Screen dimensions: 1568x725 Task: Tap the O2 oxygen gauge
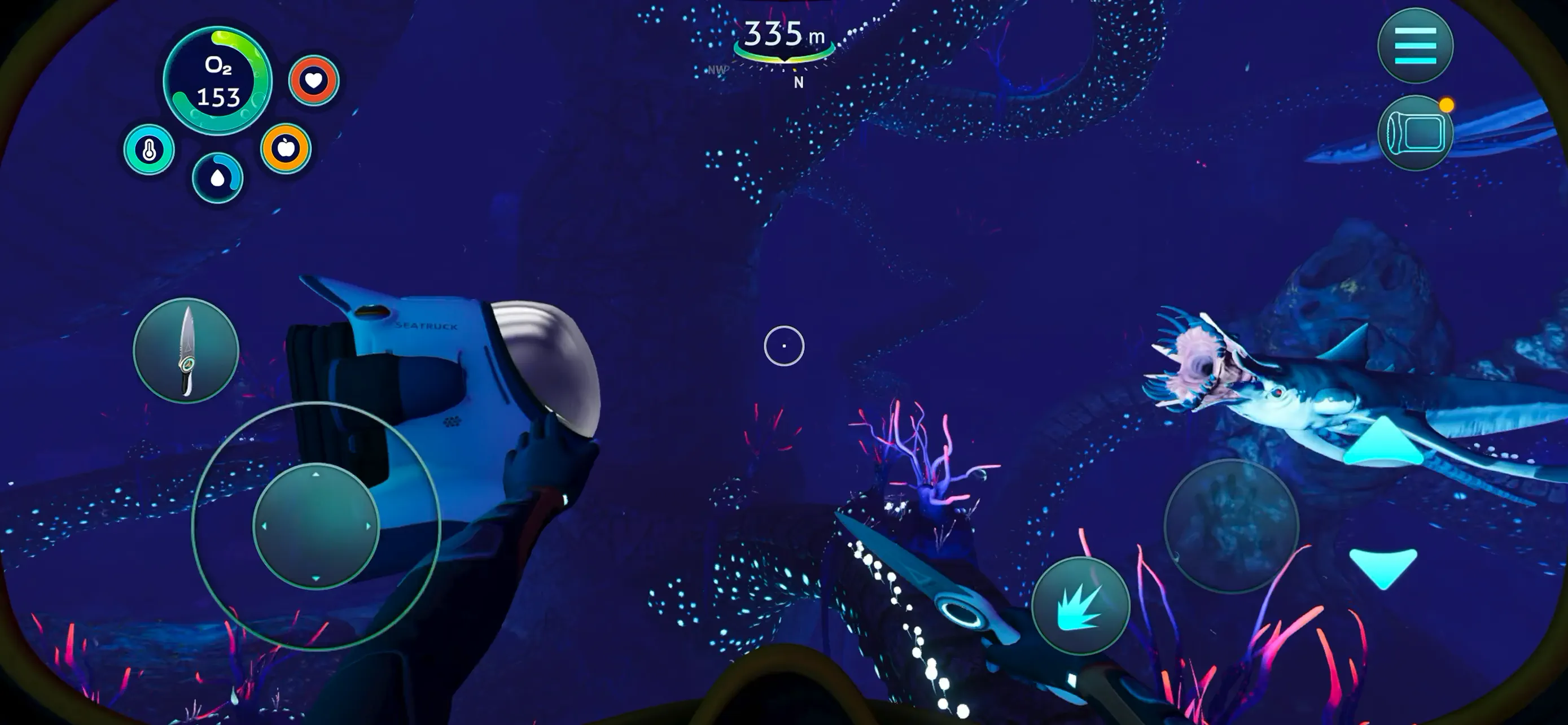pyautogui.click(x=220, y=79)
